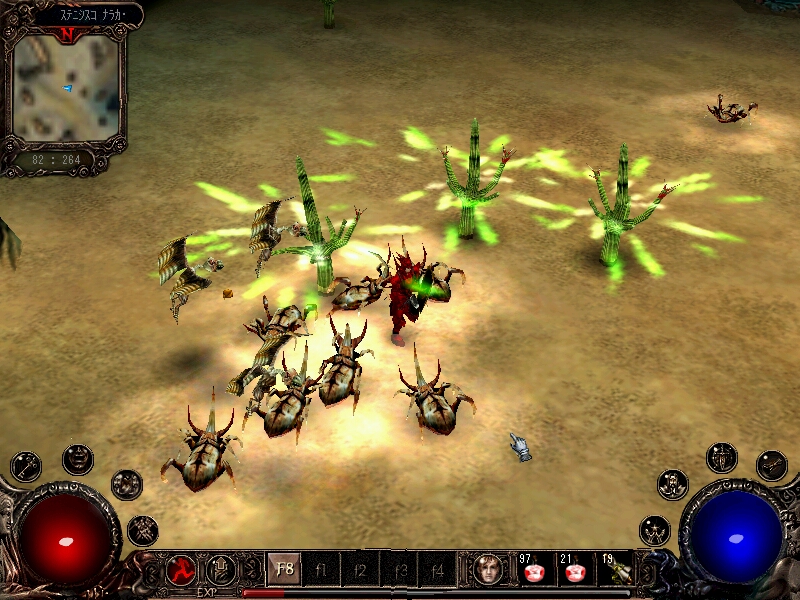Image resolution: width=800 pixels, height=600 pixels.
Task: Select the f1 skill hotkey slot
Action: coord(322,570)
